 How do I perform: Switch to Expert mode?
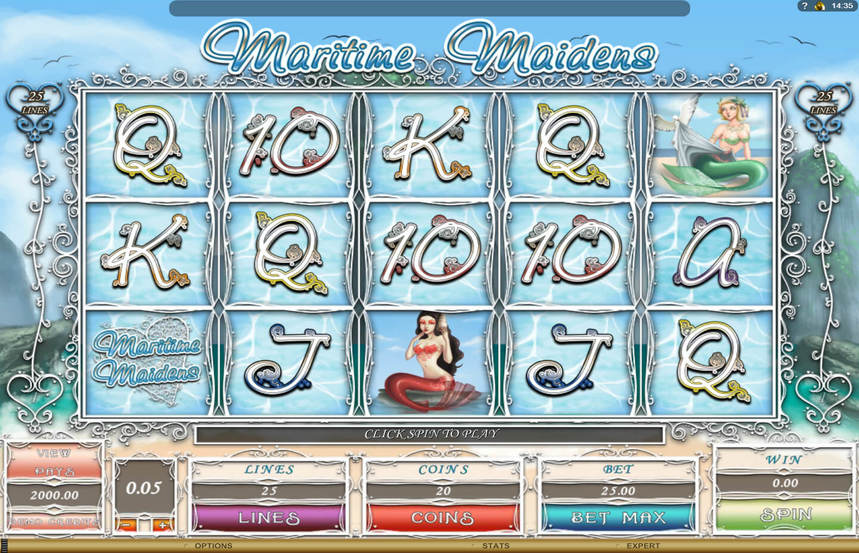(x=642, y=546)
